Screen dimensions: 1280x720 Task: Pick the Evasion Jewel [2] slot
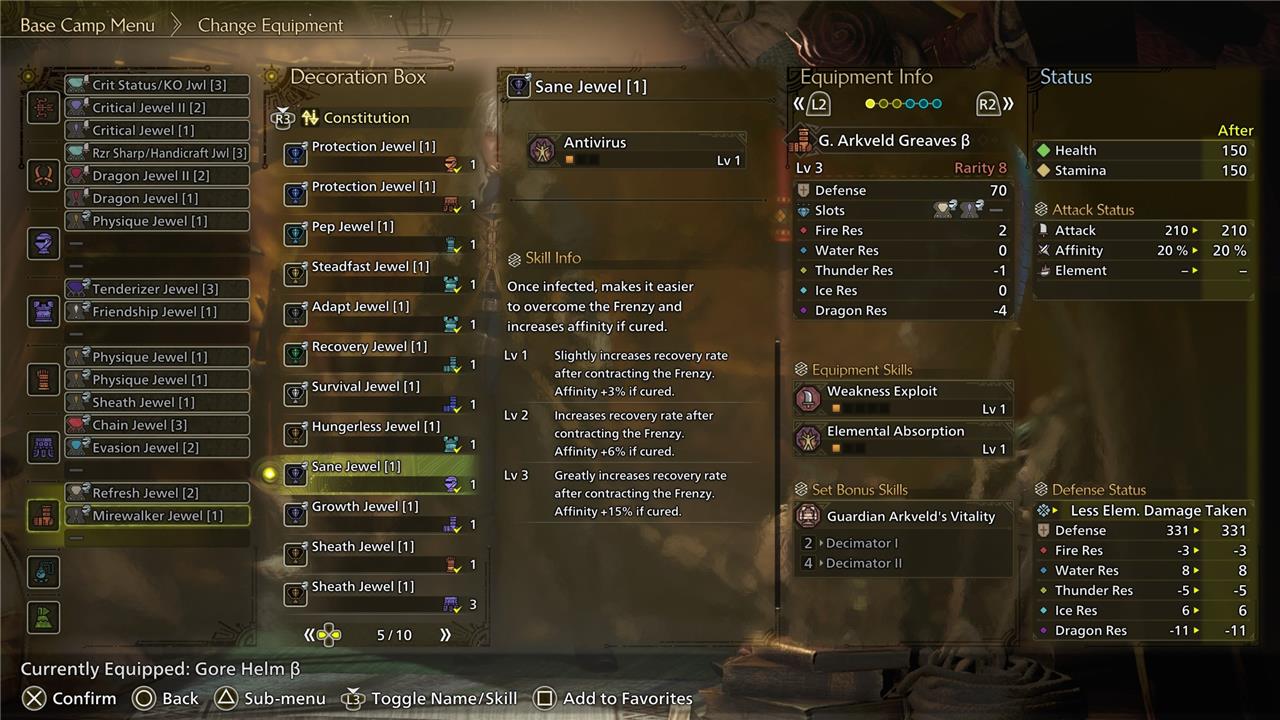click(158, 448)
